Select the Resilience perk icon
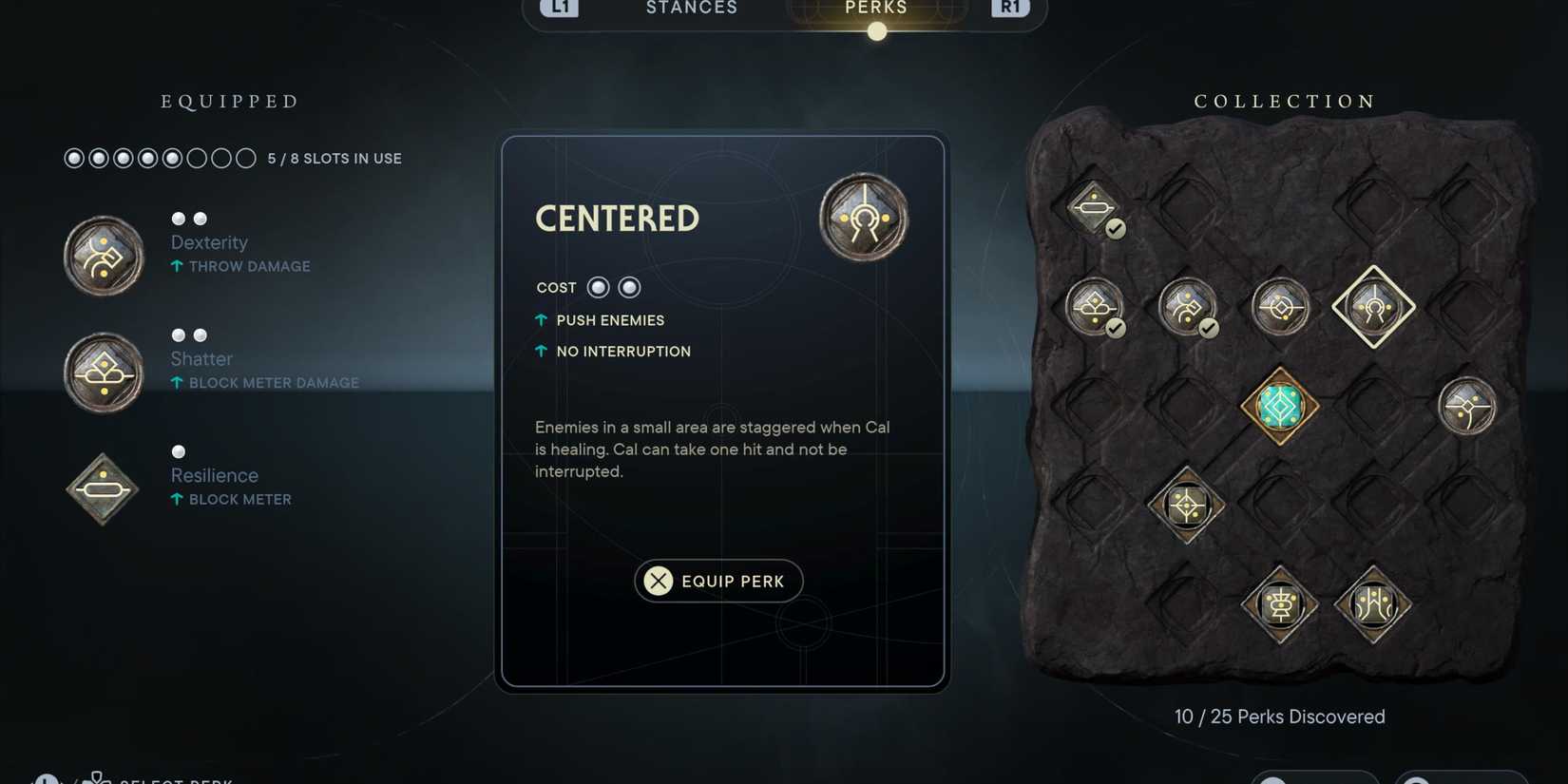 point(102,488)
